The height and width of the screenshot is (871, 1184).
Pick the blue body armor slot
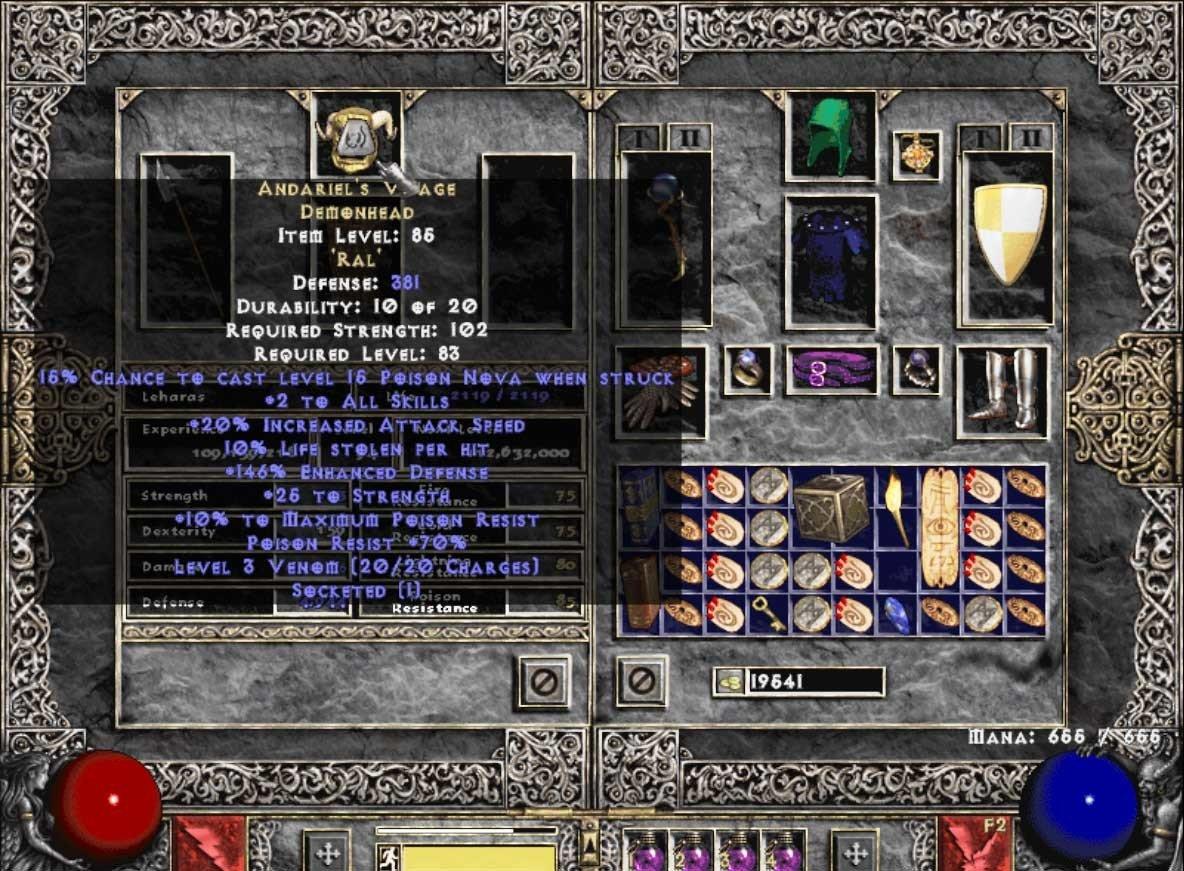tap(831, 260)
